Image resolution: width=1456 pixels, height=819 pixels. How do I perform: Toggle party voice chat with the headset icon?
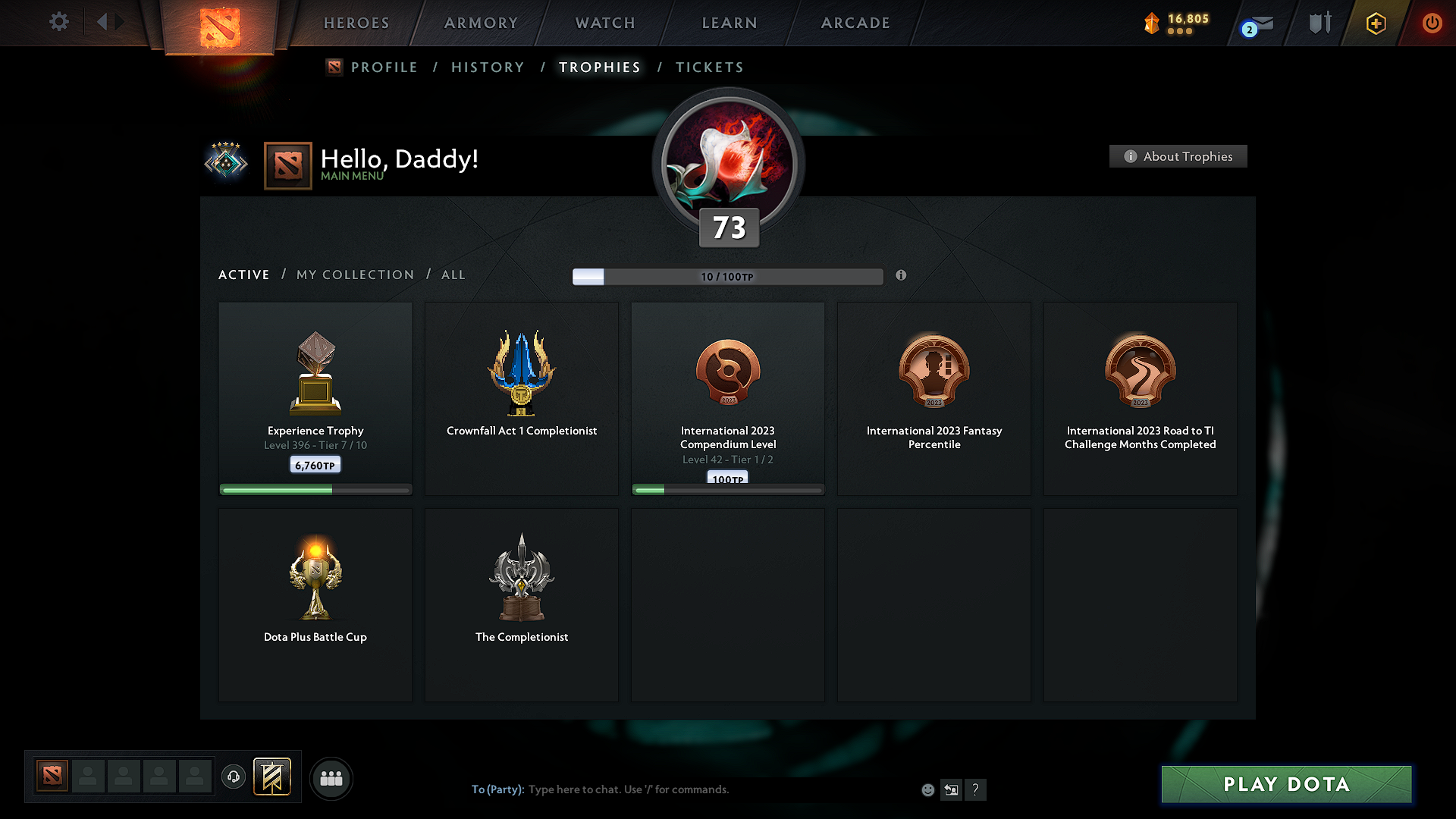pyautogui.click(x=233, y=777)
